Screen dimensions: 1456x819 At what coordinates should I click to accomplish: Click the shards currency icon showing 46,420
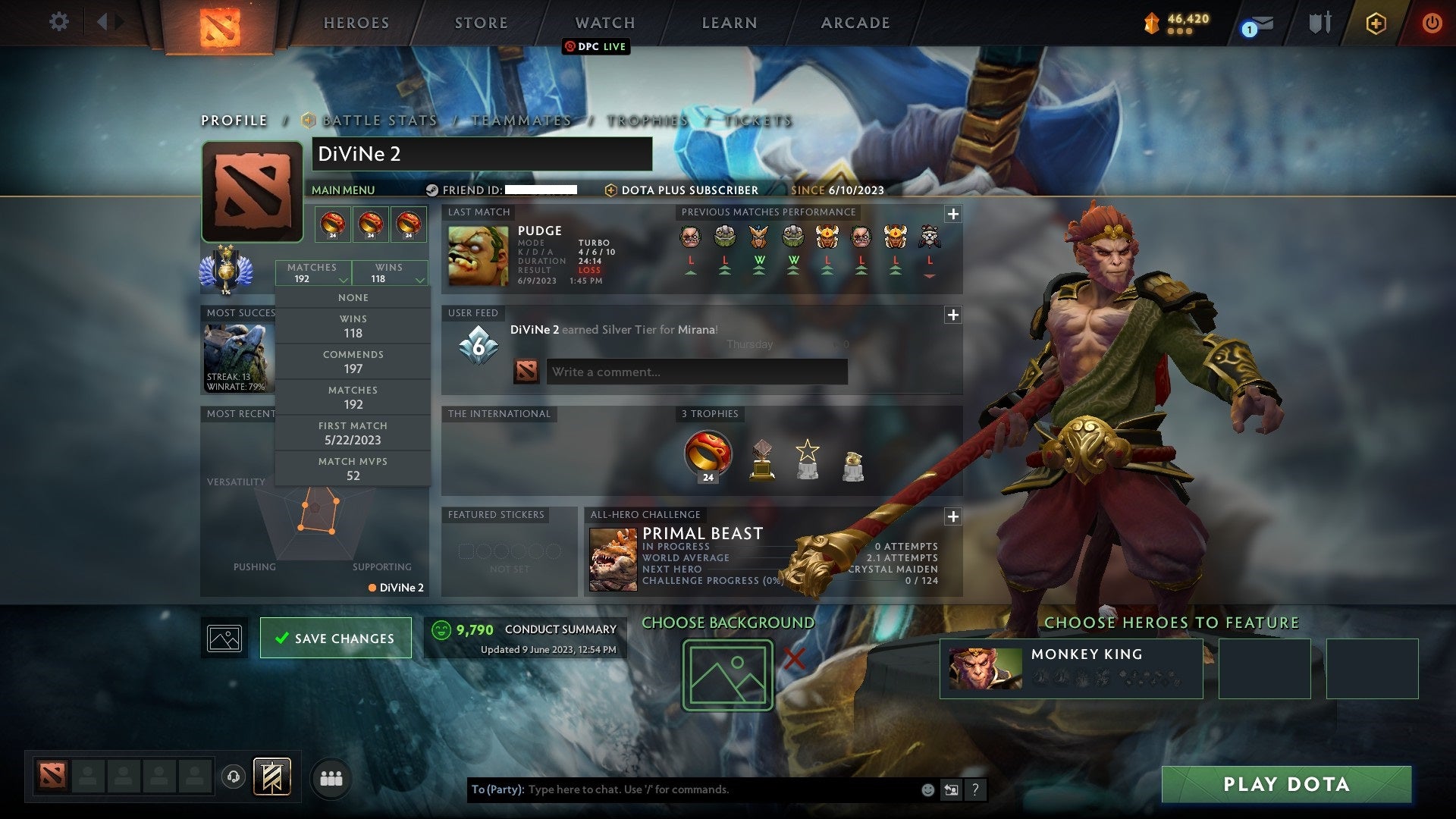(x=1153, y=22)
